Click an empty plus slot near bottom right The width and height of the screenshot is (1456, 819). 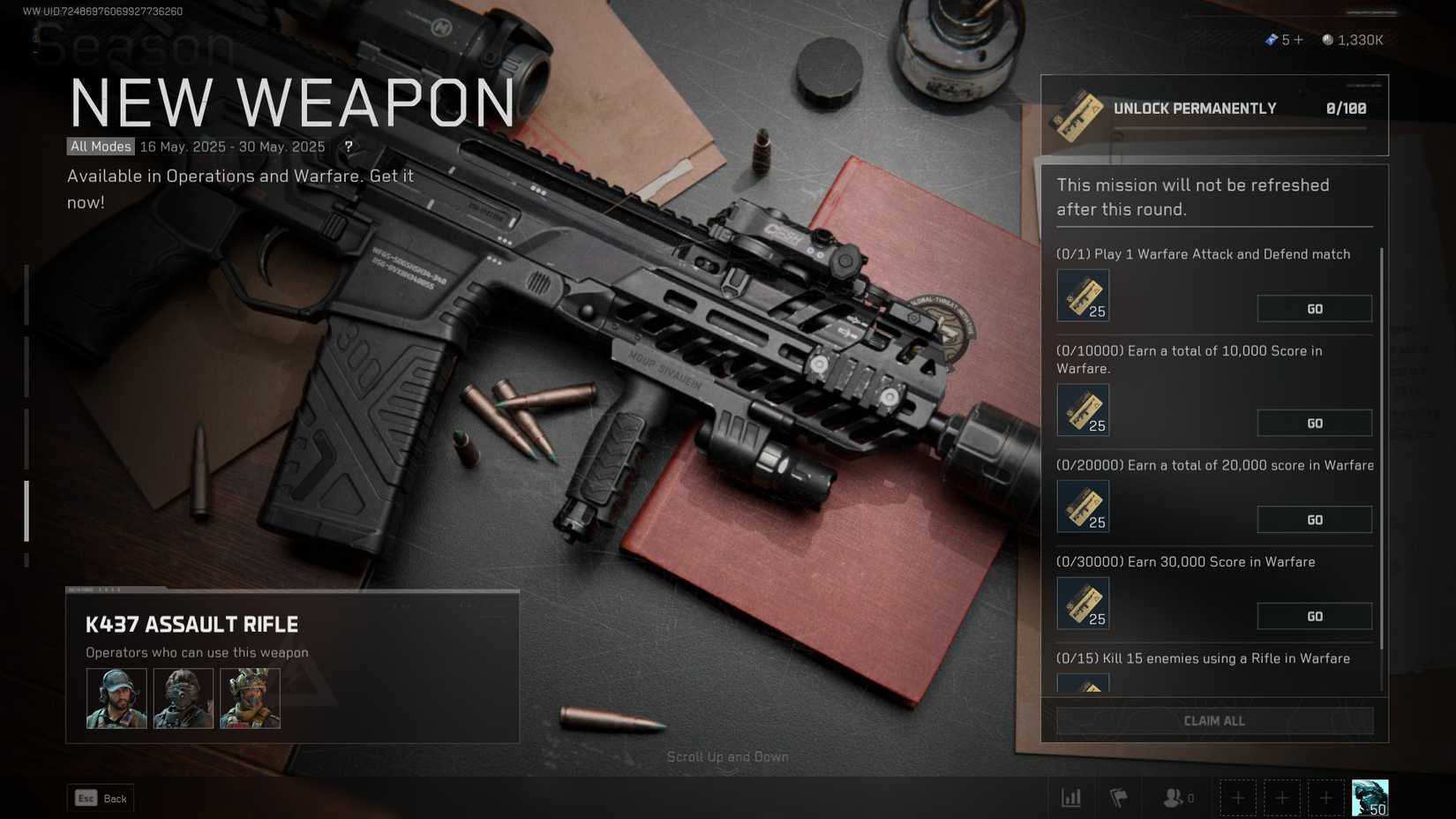[1238, 797]
